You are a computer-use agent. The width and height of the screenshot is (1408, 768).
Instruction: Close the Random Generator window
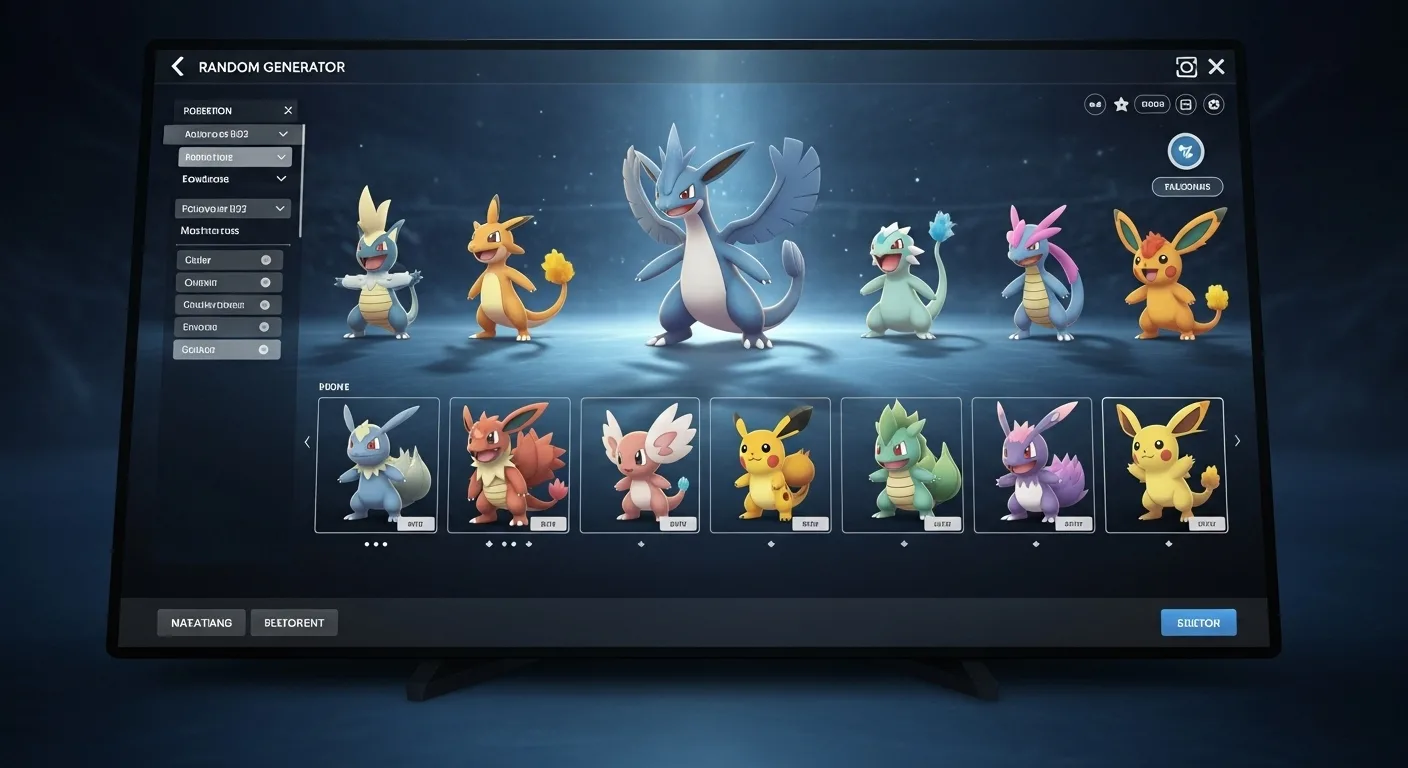[x=1216, y=67]
